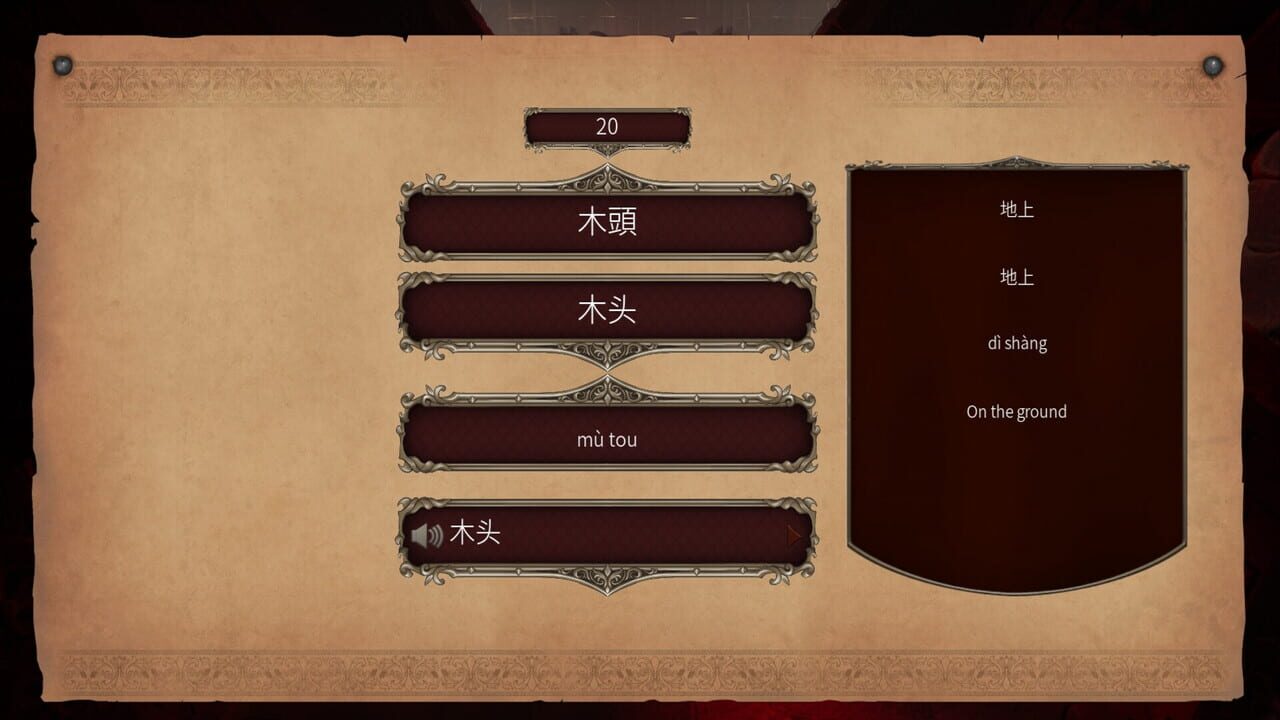Select the 木頭 traditional characters card

pos(608,223)
